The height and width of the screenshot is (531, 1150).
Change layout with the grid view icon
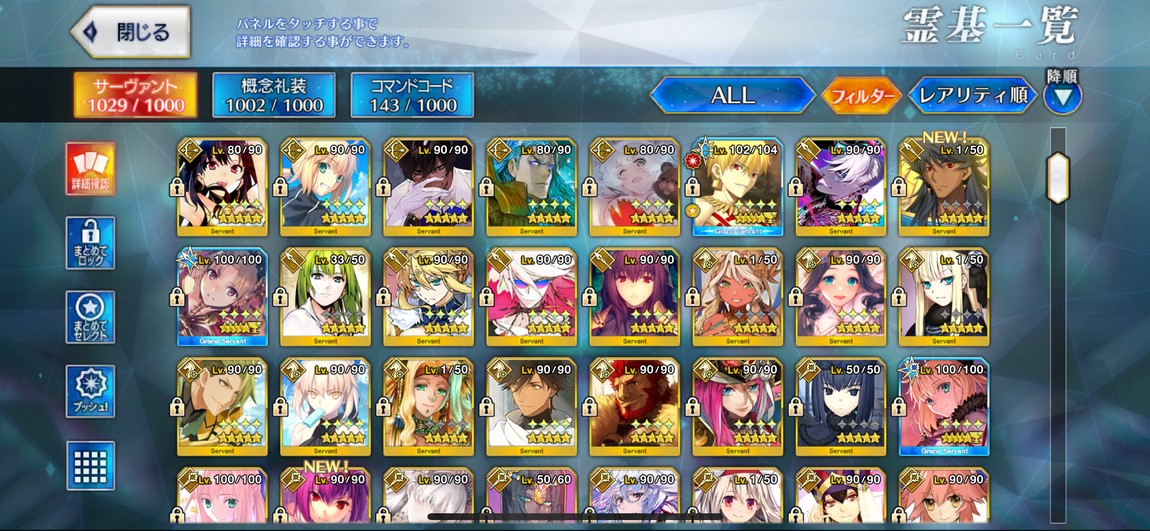[90, 465]
